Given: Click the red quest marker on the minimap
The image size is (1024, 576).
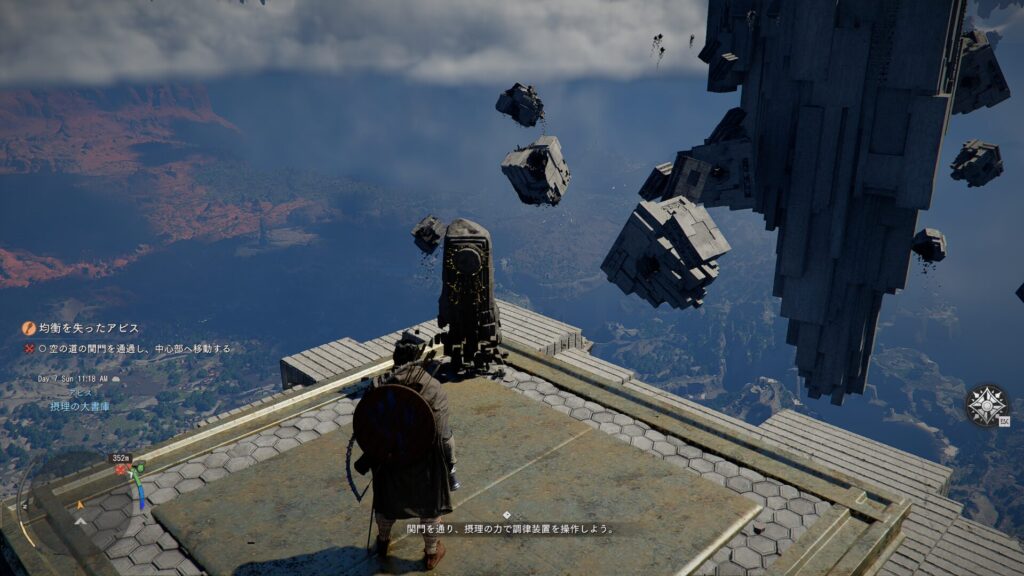Looking at the screenshot, I should (121, 469).
